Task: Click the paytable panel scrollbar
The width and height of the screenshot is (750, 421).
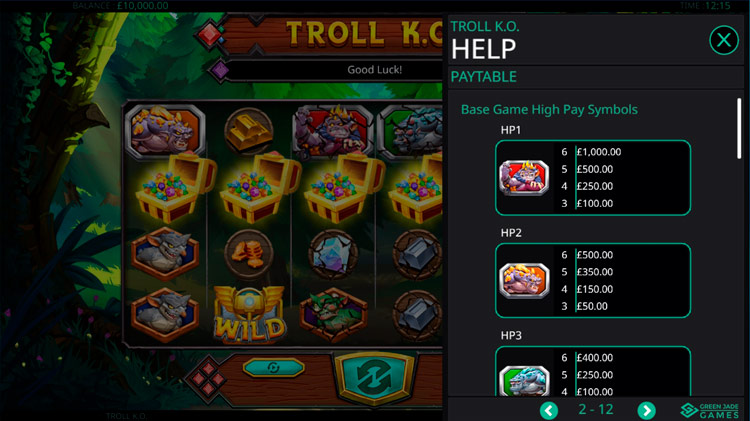Action: click(739, 128)
